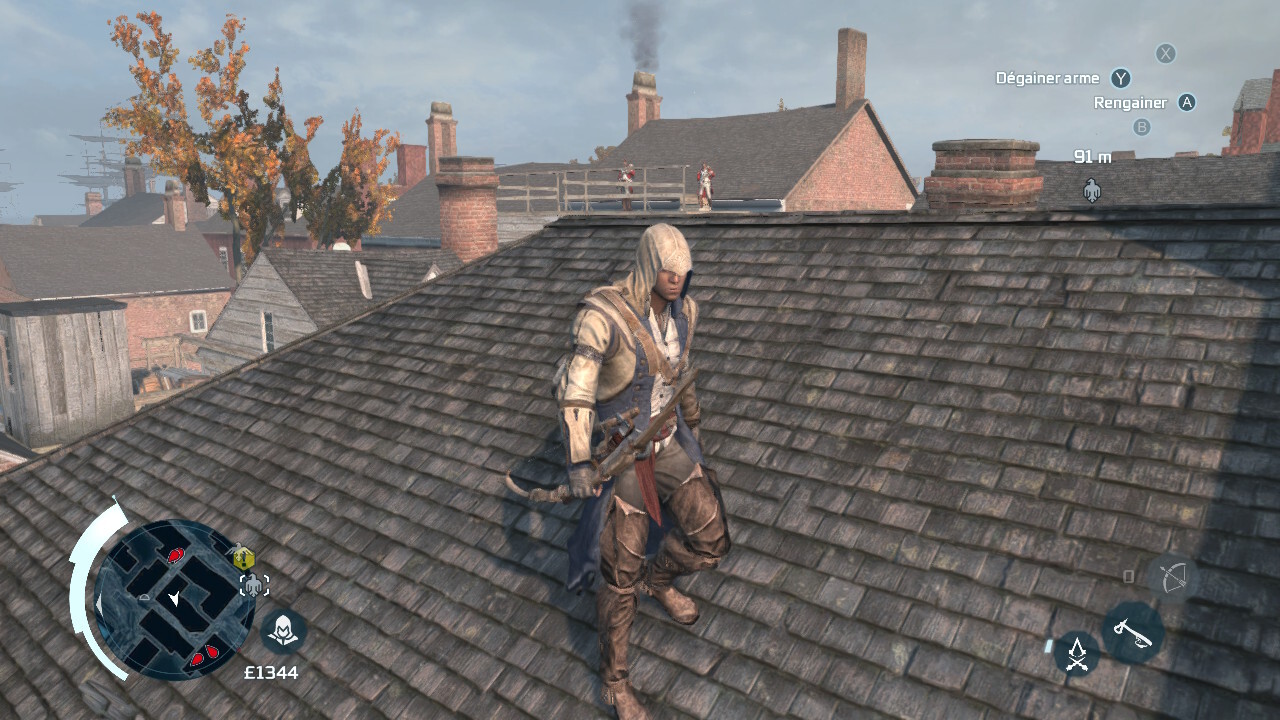Select the tomahawk weapon icon
This screenshot has width=1280, height=720.
tap(1132, 632)
